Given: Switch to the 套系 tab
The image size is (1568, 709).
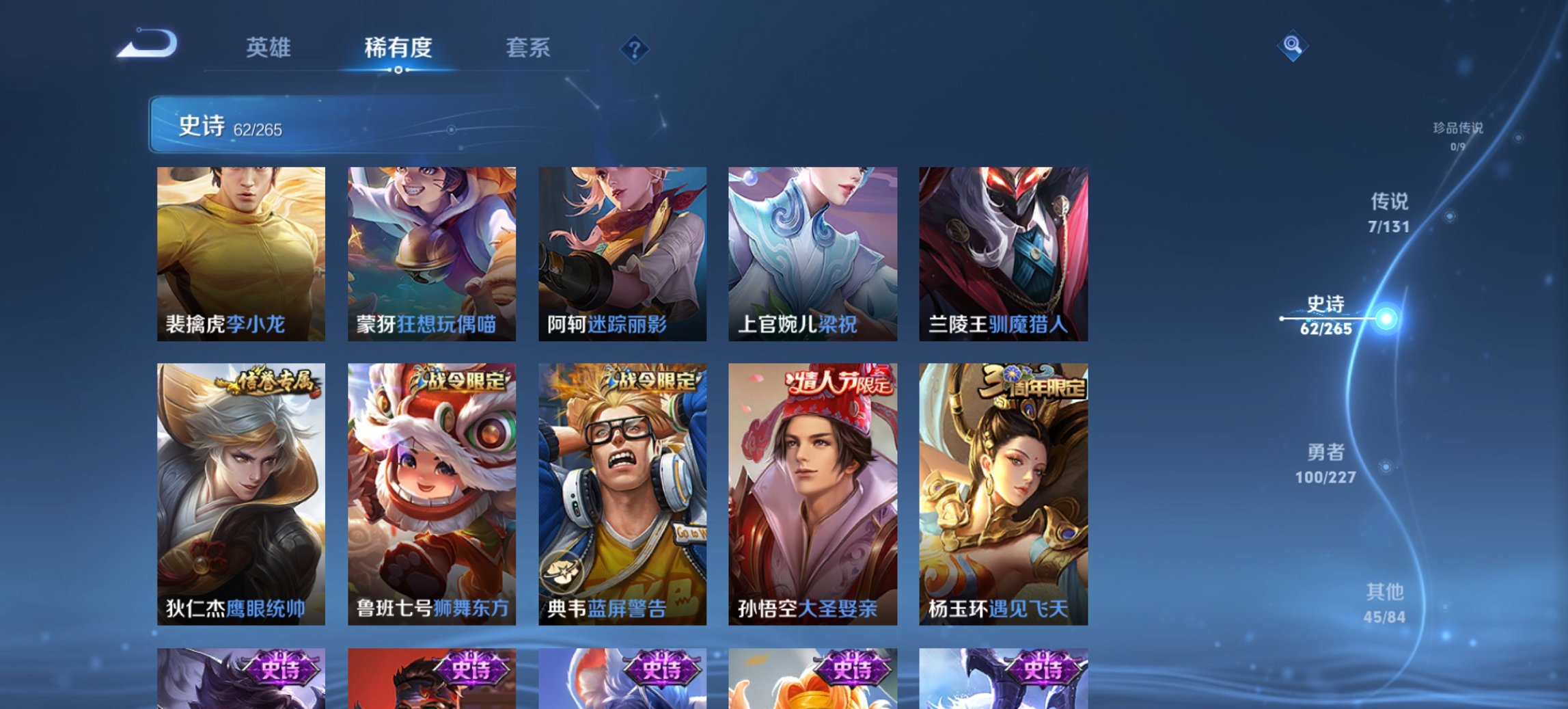Looking at the screenshot, I should click(529, 48).
